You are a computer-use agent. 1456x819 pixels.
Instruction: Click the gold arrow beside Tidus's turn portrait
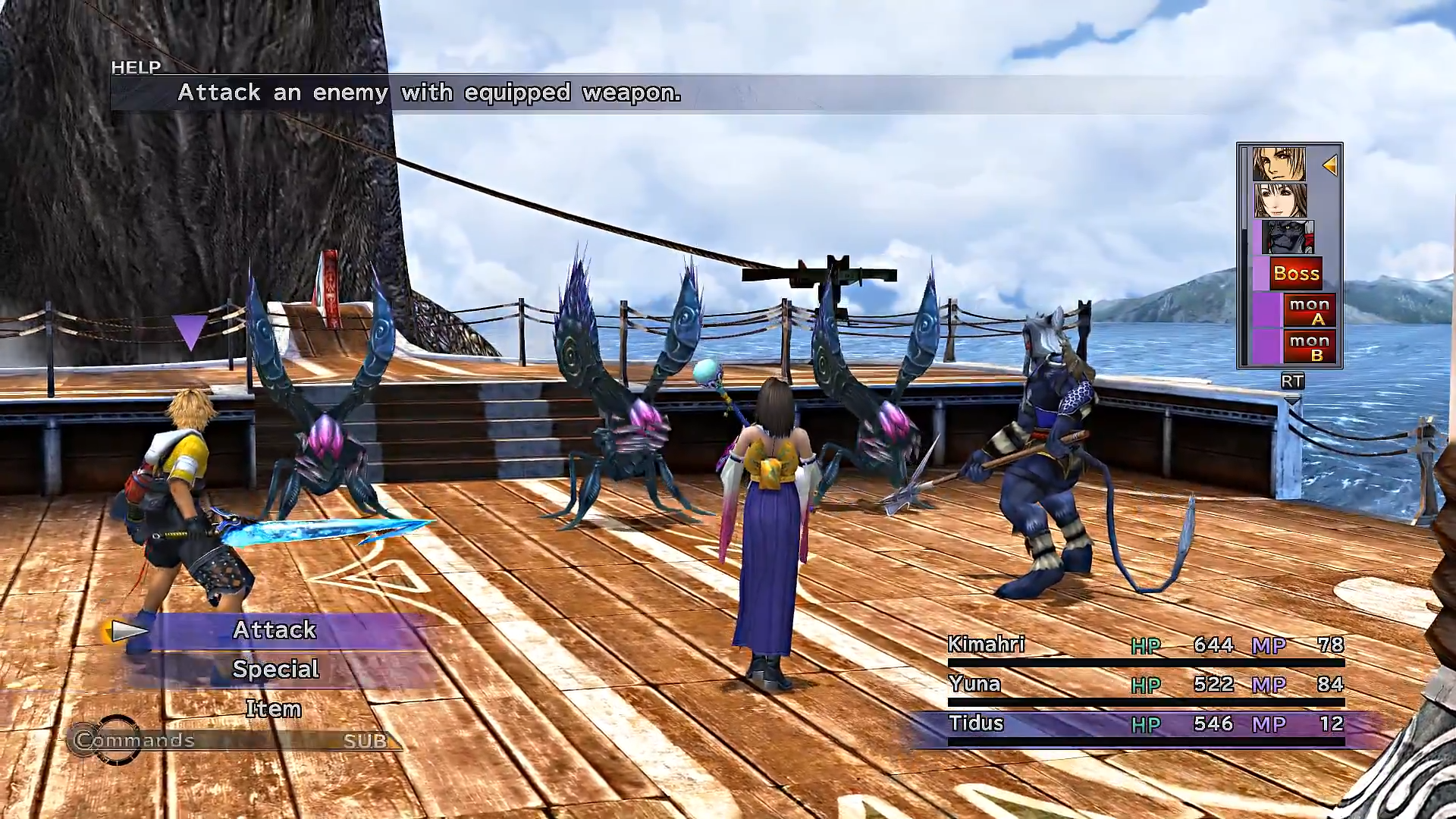pyautogui.click(x=1330, y=165)
